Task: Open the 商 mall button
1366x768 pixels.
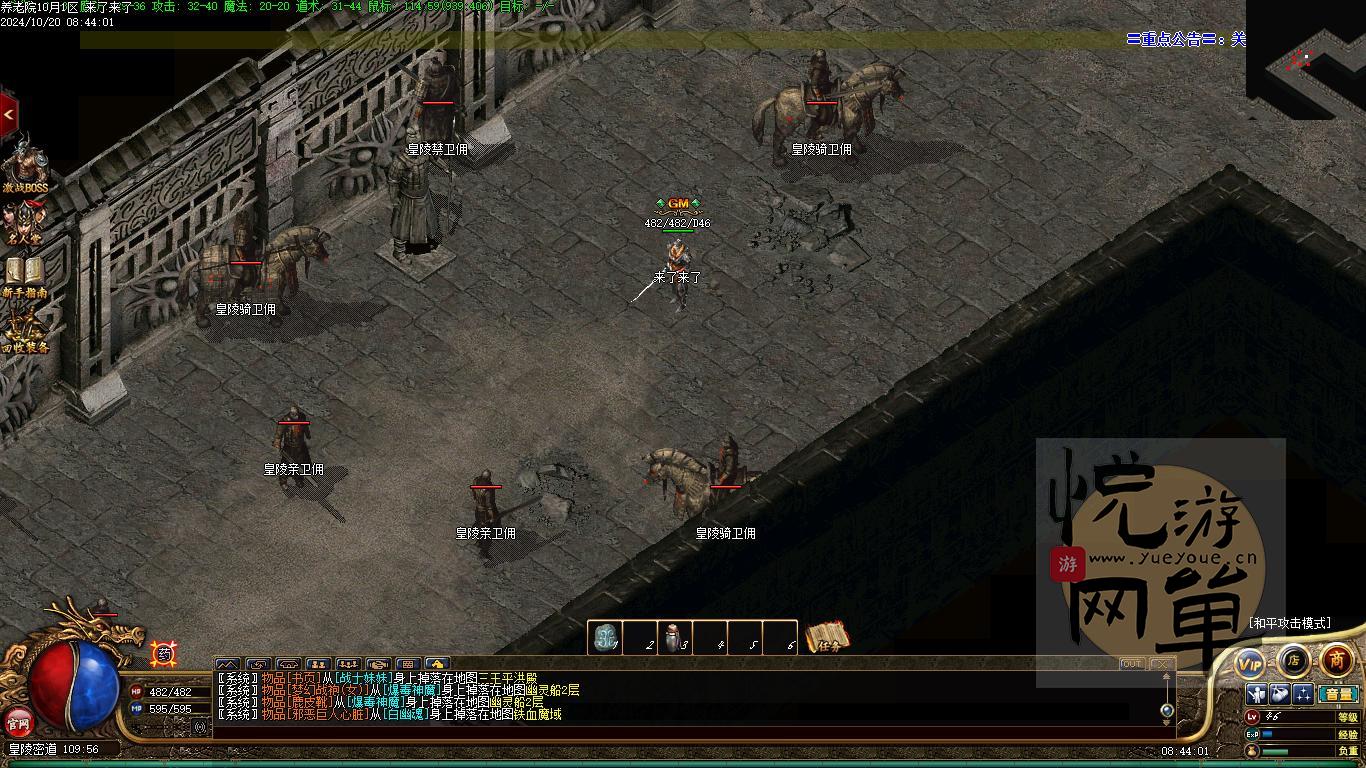Action: click(x=1337, y=660)
